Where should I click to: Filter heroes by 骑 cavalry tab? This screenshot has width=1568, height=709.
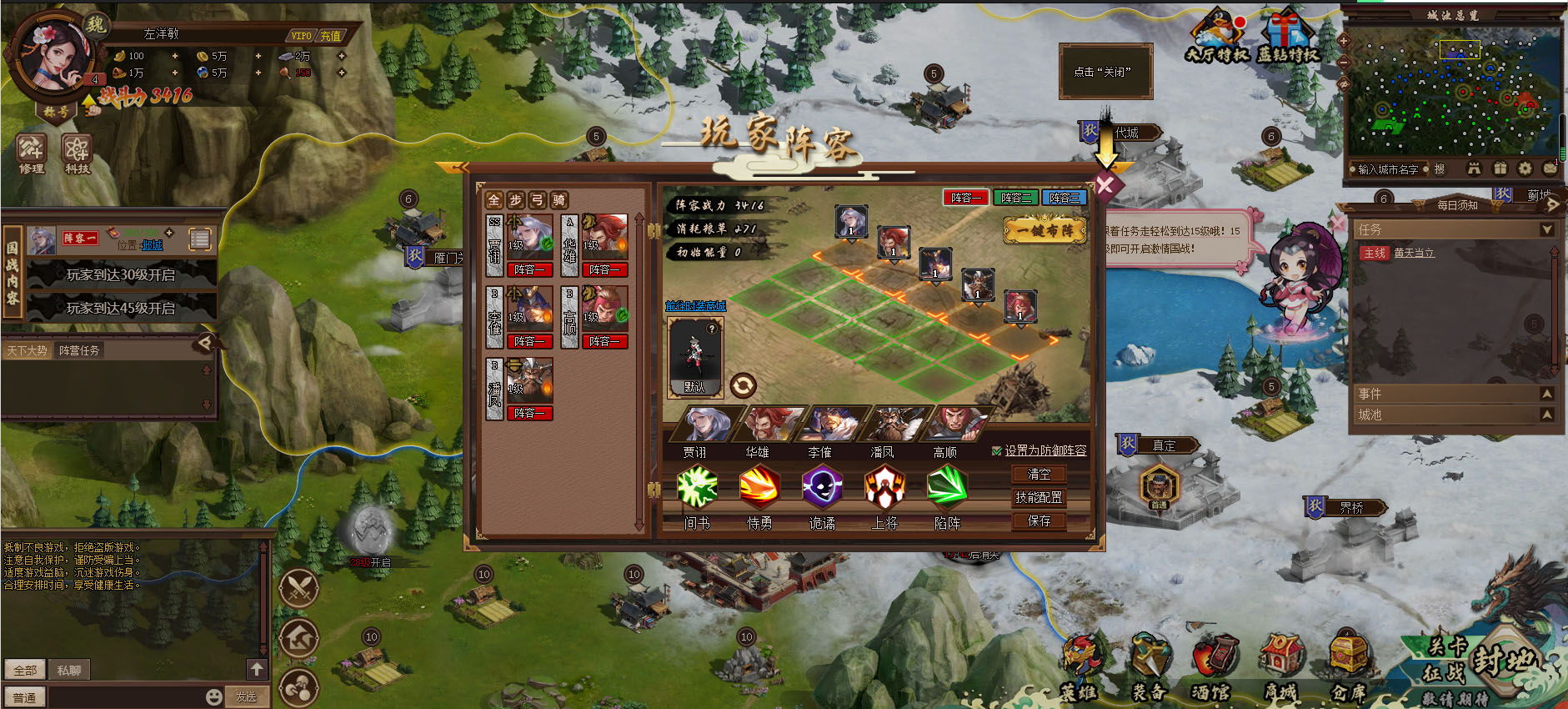(559, 200)
